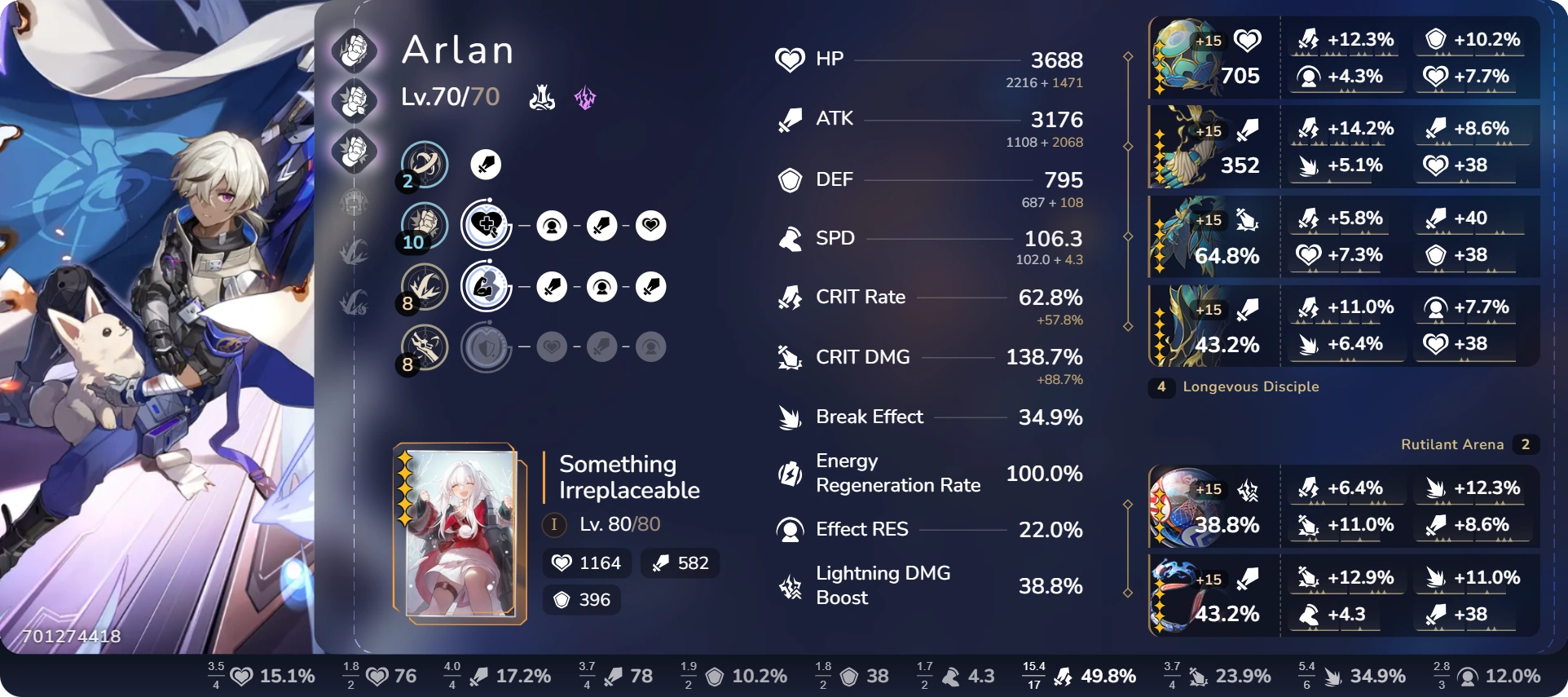Expand the diamond next to the body relic row
1568x697 pixels.
(1129, 236)
